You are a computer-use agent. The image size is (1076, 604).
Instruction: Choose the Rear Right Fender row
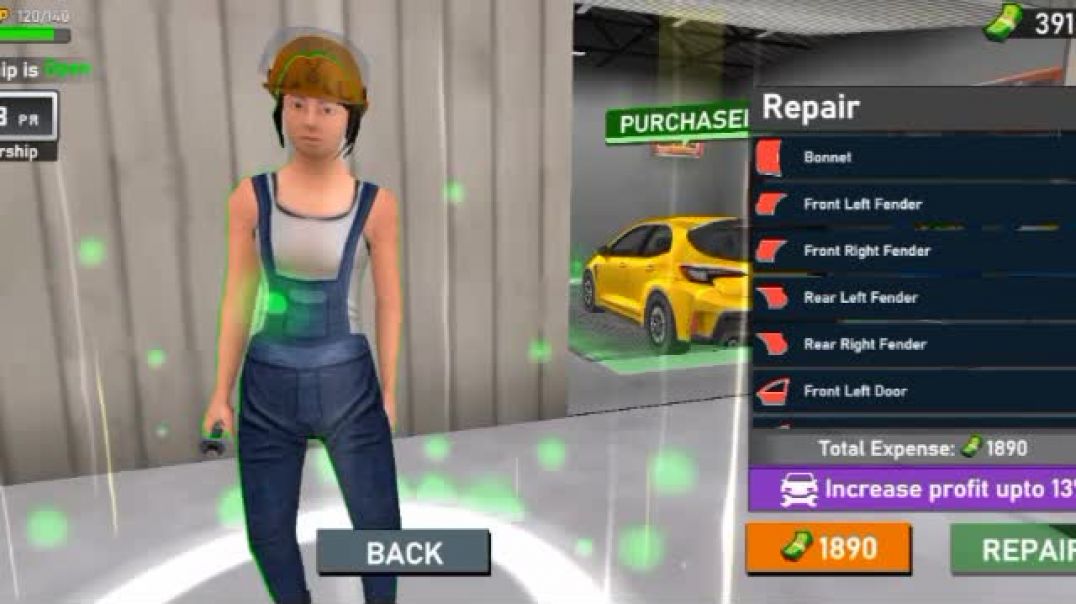(x=912, y=344)
